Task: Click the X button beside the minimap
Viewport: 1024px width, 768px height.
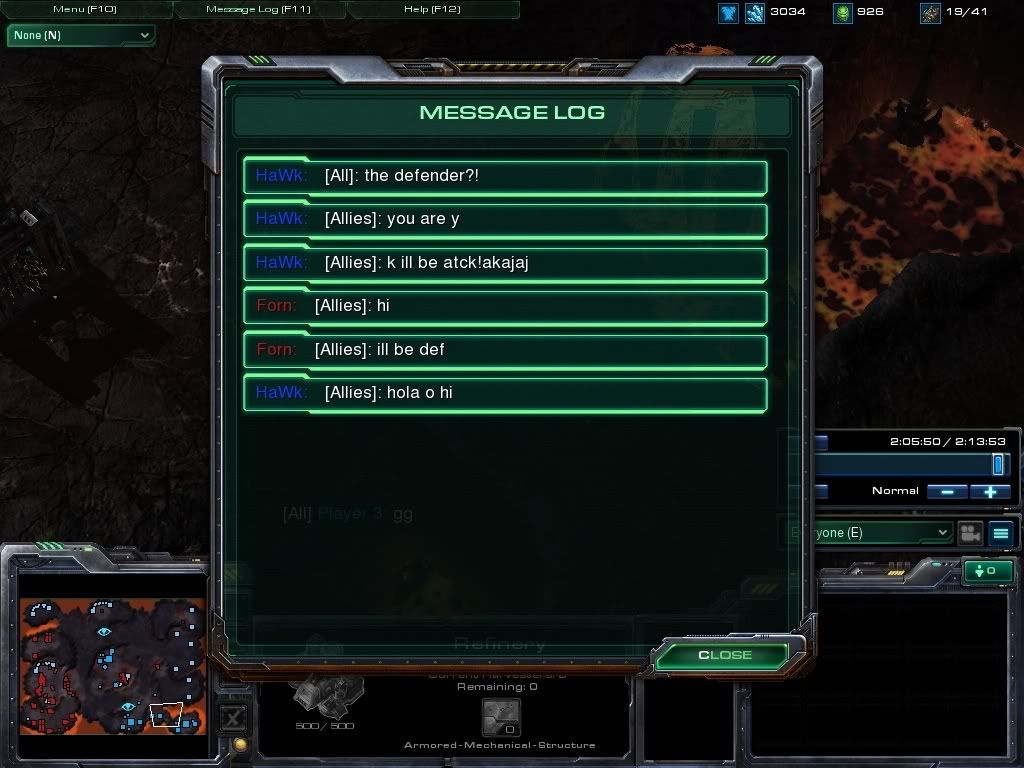Action: point(233,717)
